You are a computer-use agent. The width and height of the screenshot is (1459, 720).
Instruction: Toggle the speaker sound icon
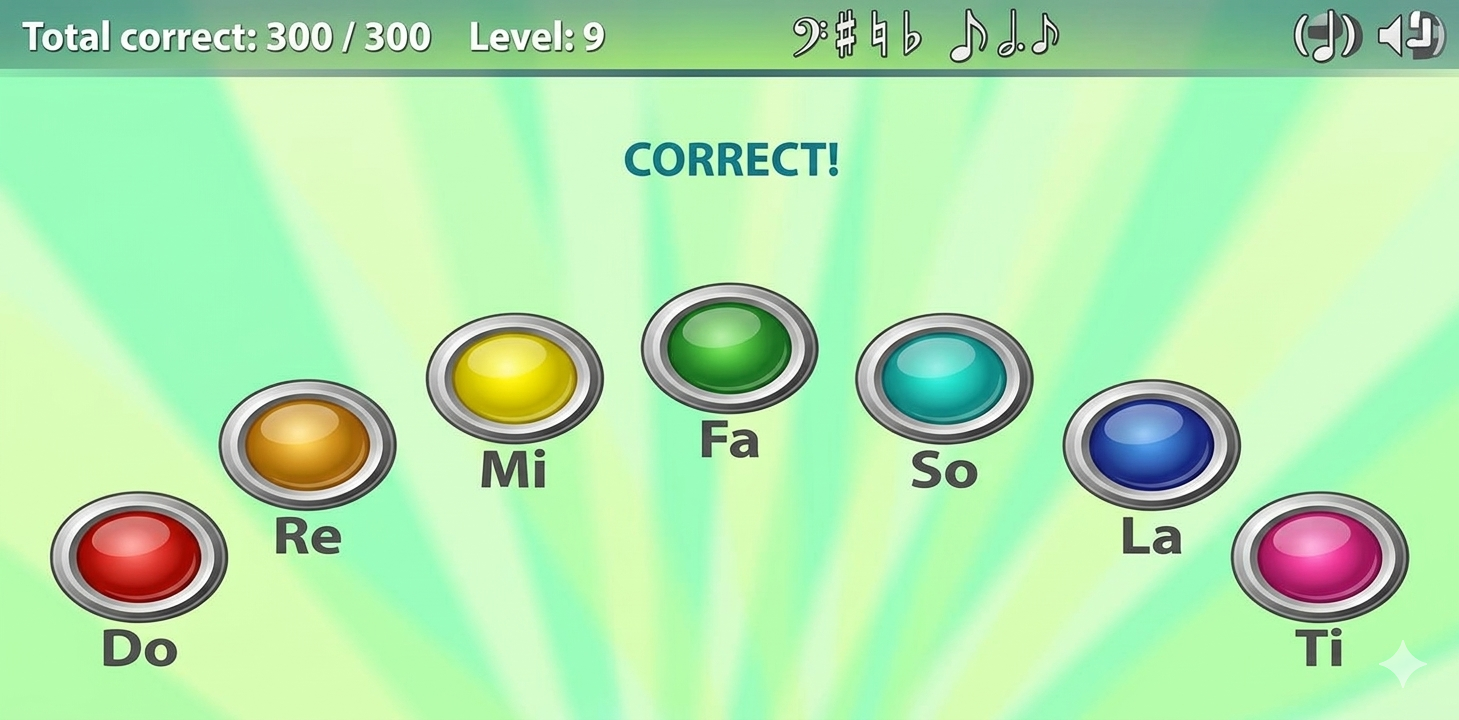[1410, 38]
